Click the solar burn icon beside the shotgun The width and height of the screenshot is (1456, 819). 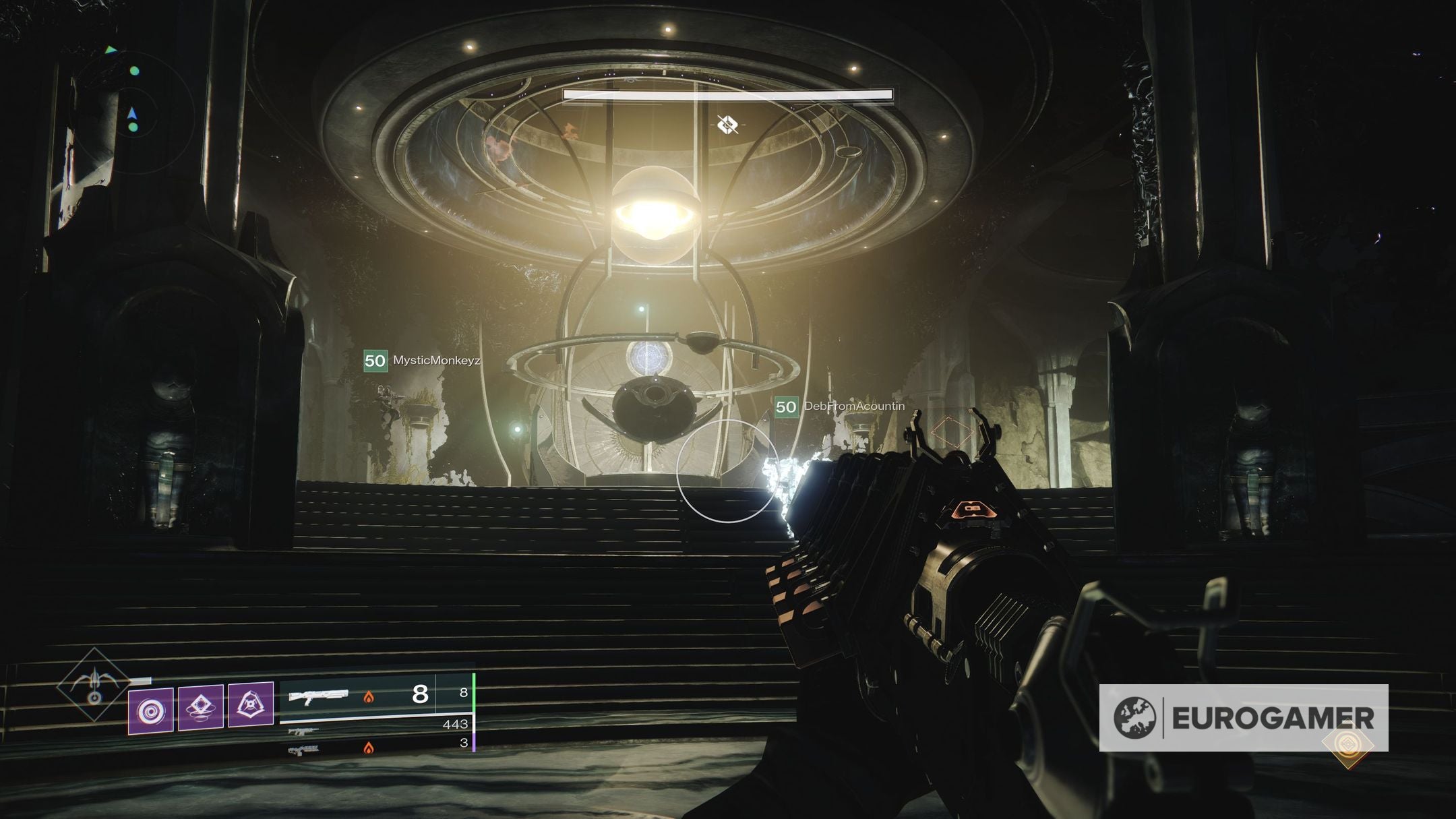369,698
